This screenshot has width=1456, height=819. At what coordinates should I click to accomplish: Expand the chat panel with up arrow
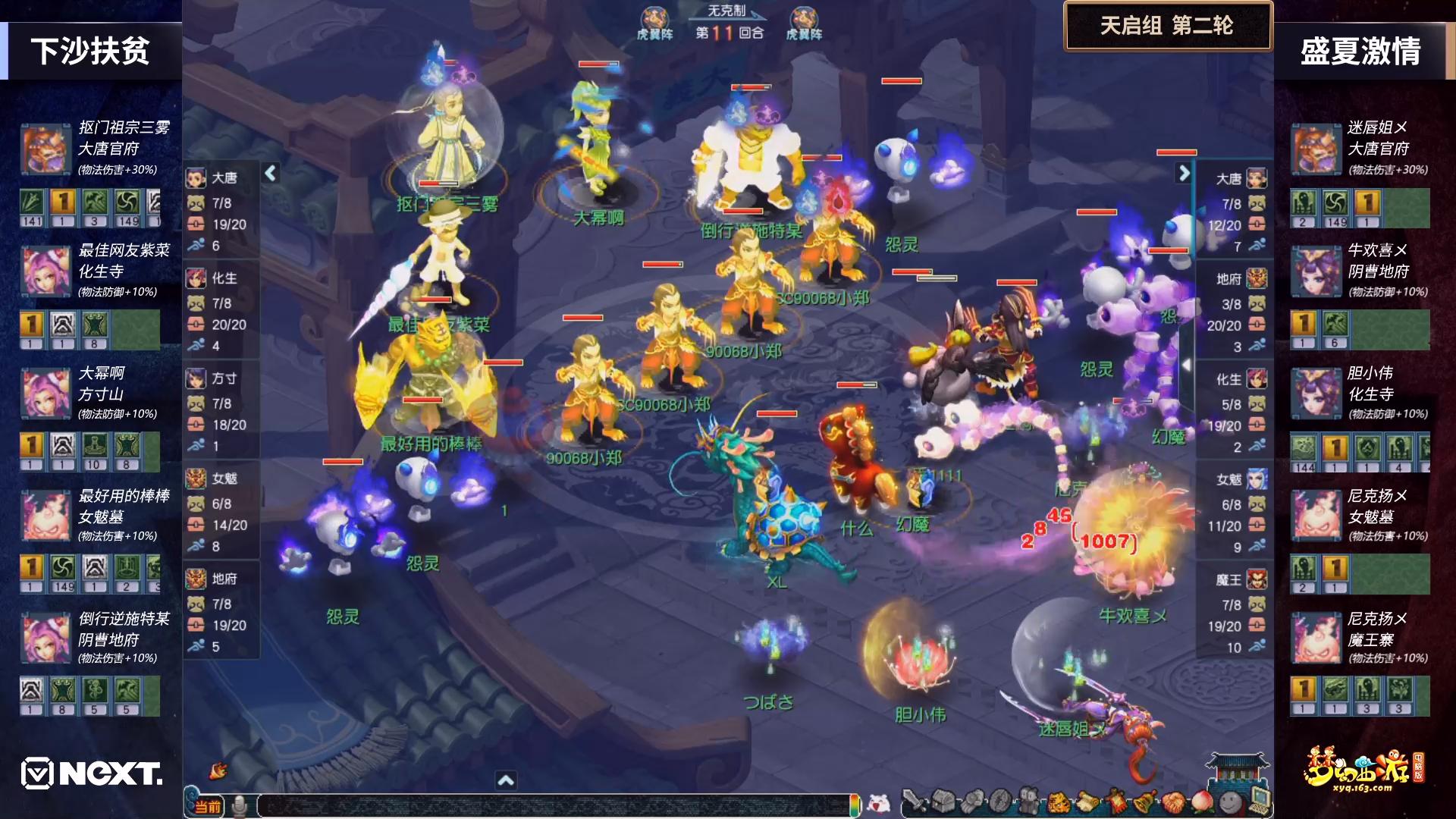point(506,780)
